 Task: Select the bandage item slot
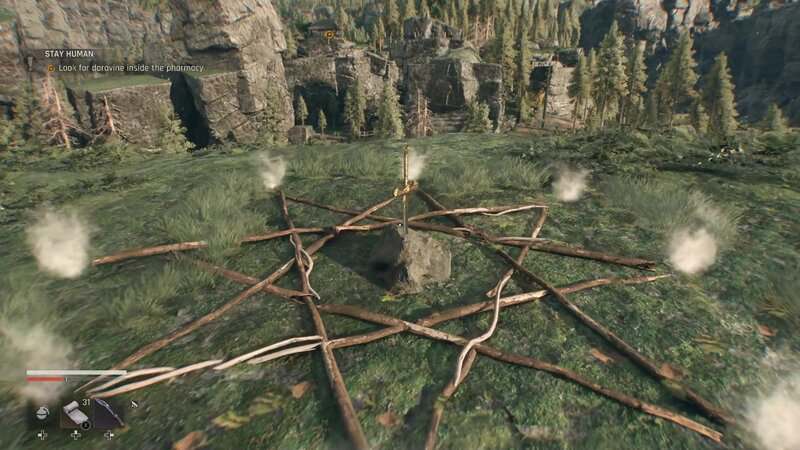click(75, 413)
